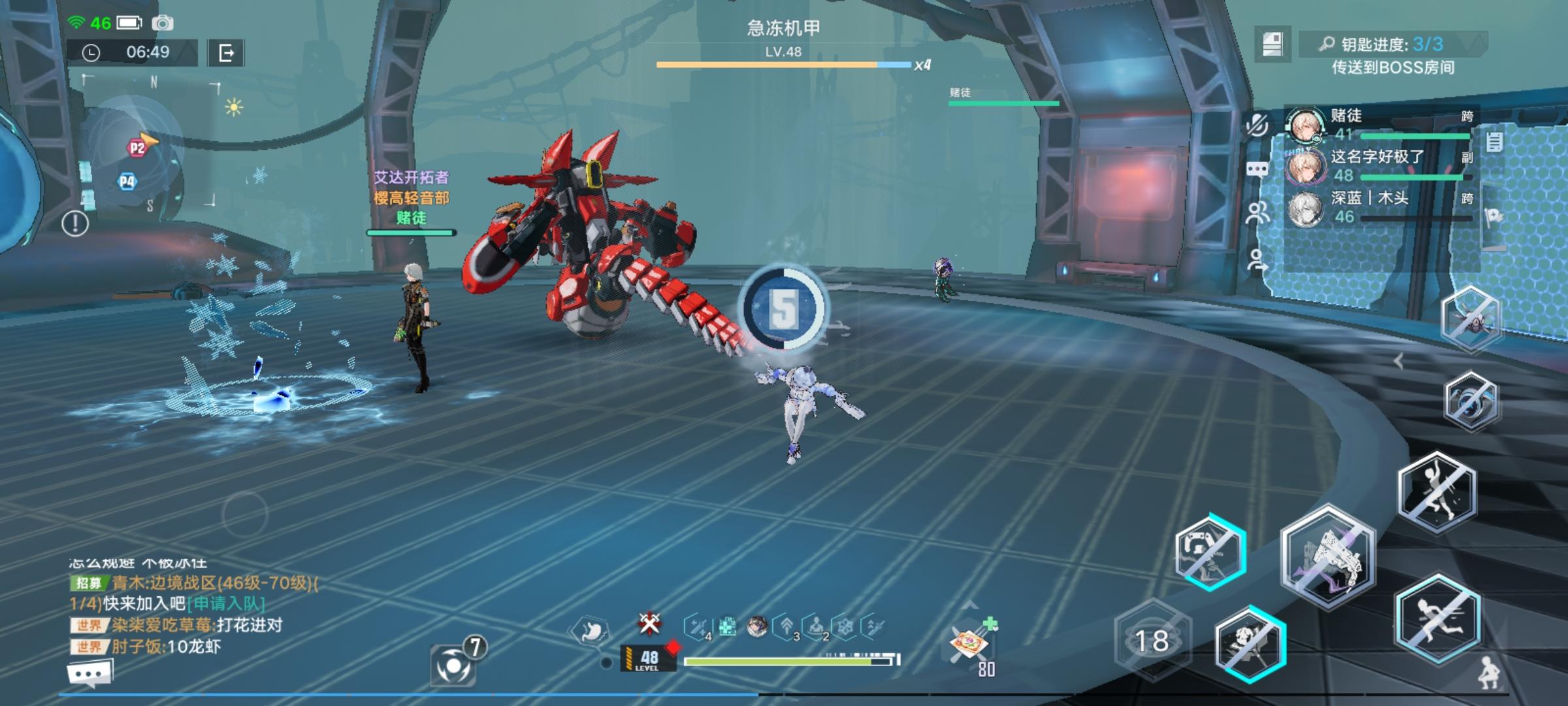This screenshot has height=706, width=1568.
Task: Use the skill showing 18 cooldown
Action: coord(1152,641)
